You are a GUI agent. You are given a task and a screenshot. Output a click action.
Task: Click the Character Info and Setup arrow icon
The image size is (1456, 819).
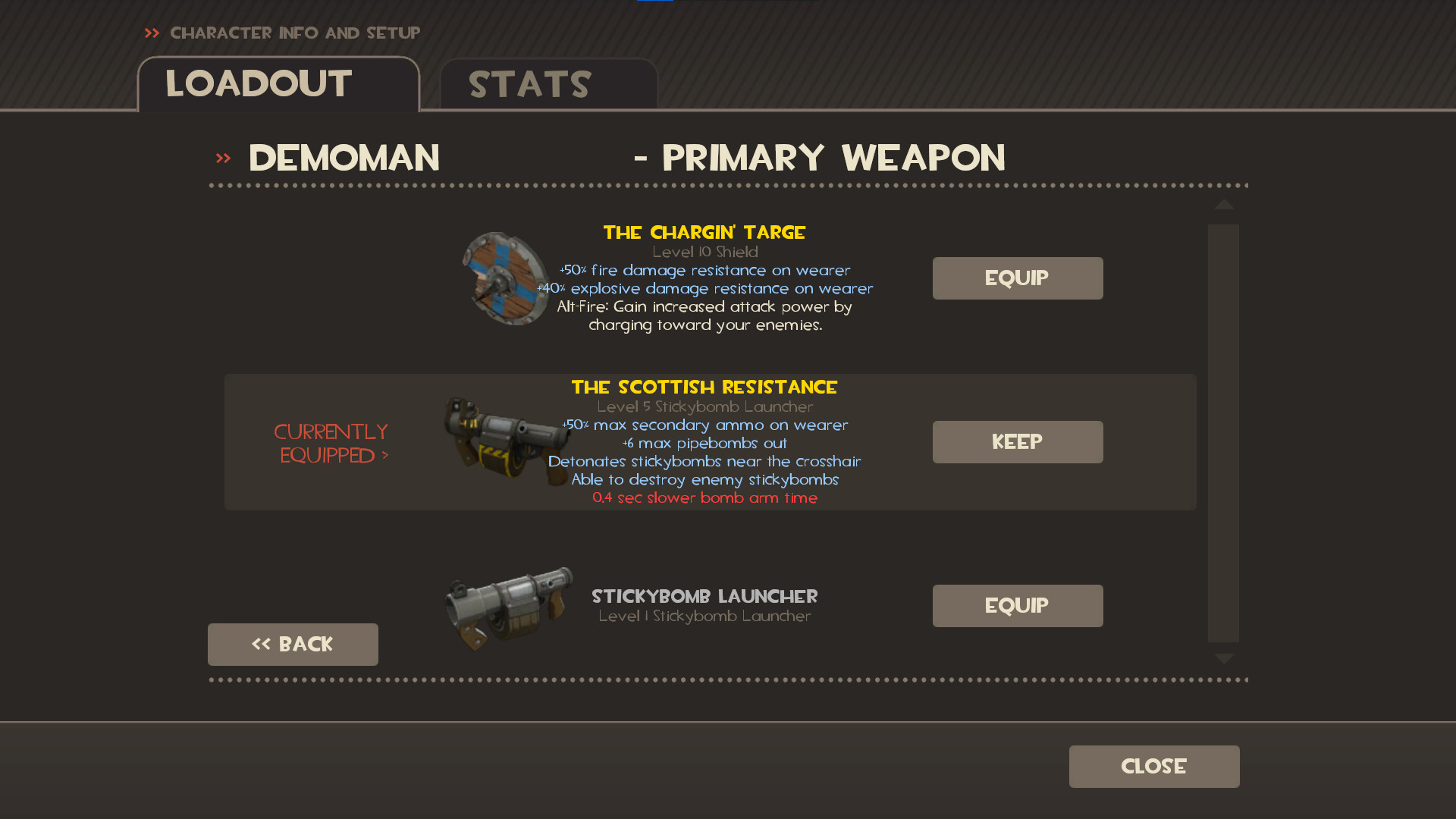pyautogui.click(x=152, y=33)
